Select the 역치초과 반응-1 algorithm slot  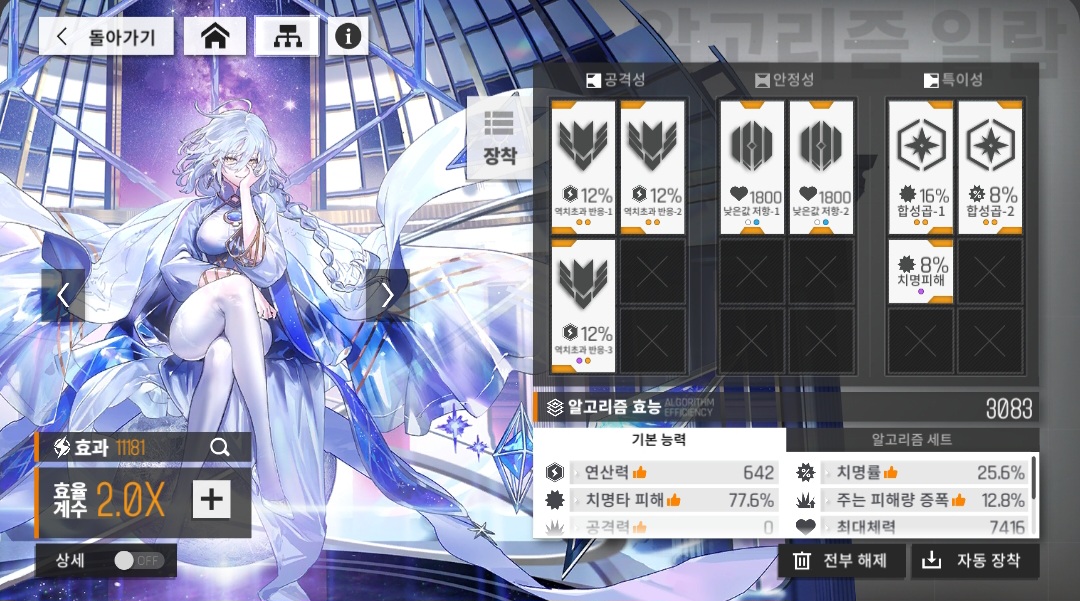583,167
